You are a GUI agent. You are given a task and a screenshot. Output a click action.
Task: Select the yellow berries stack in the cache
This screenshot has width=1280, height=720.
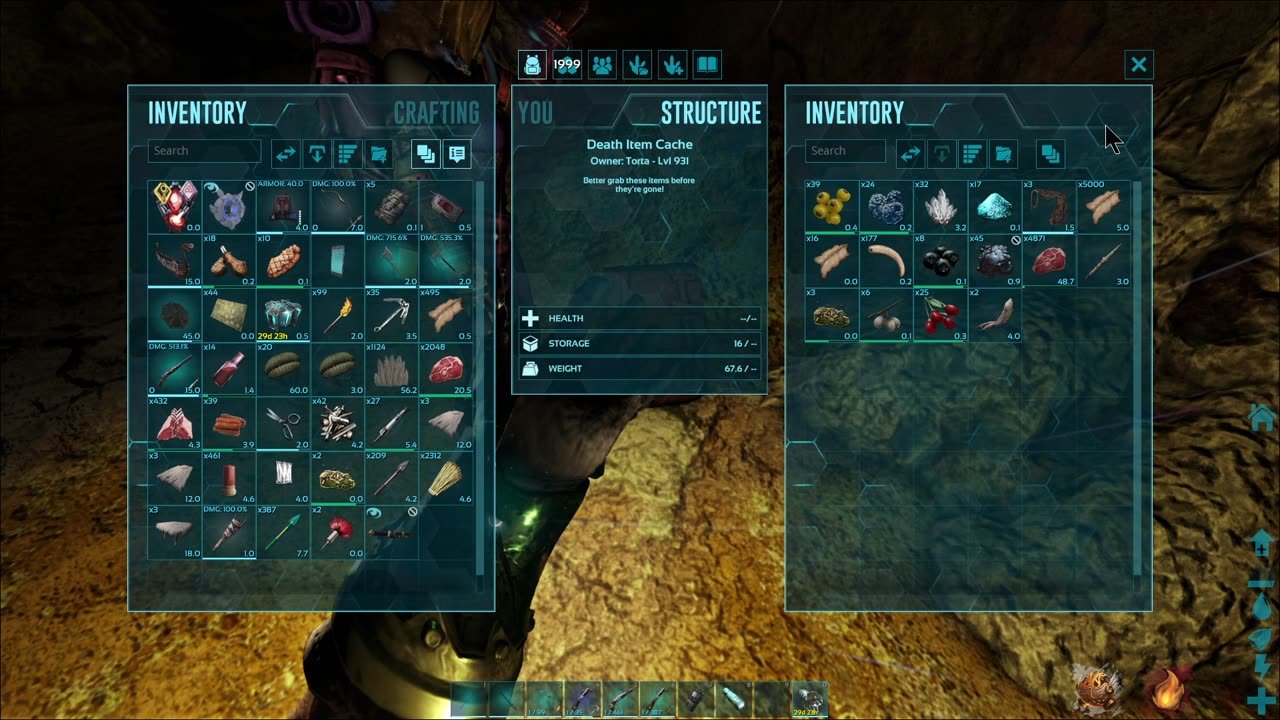pyautogui.click(x=831, y=206)
